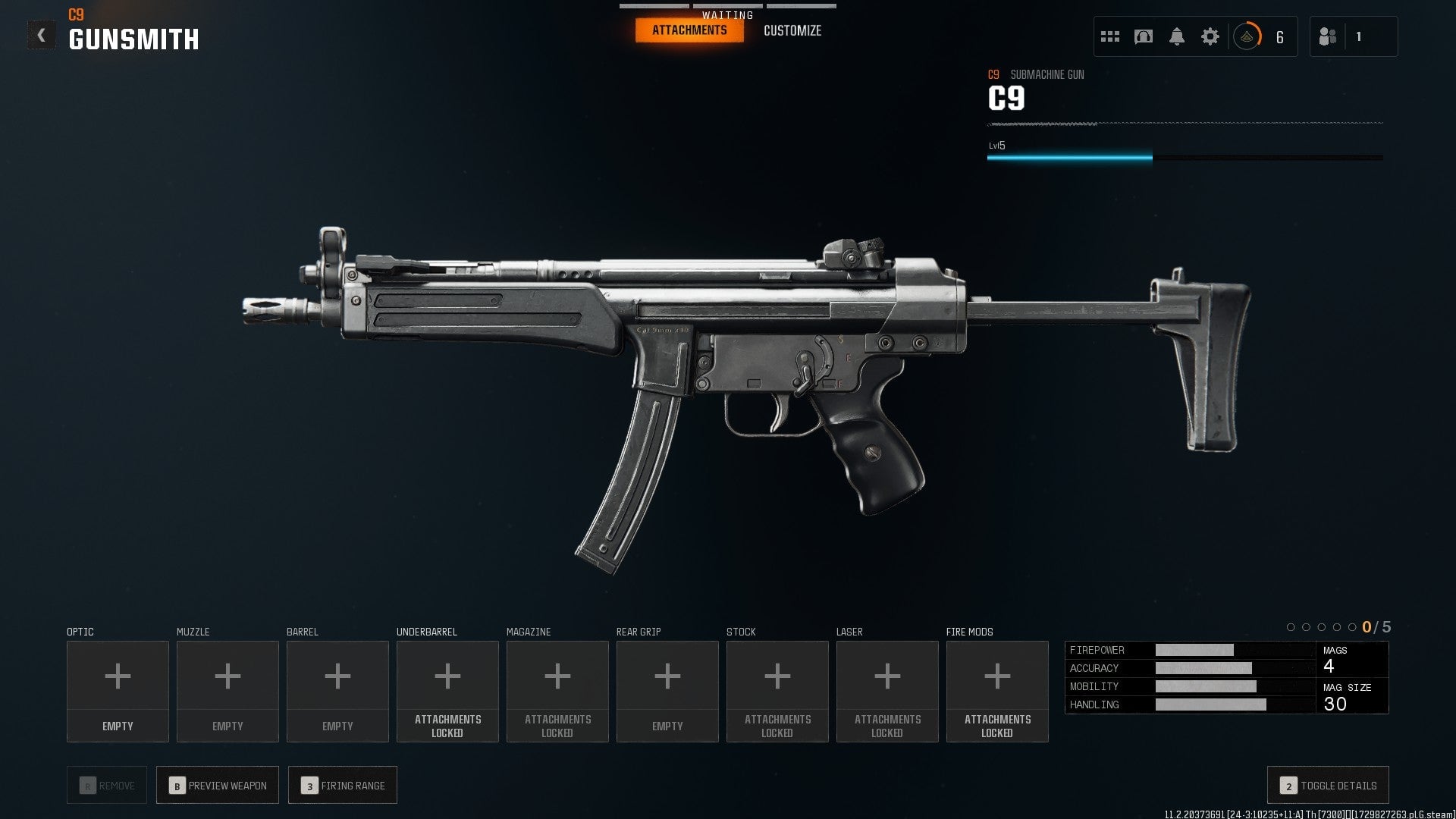1456x819 pixels.
Task: Click the Remove attachment button
Action: [106, 785]
